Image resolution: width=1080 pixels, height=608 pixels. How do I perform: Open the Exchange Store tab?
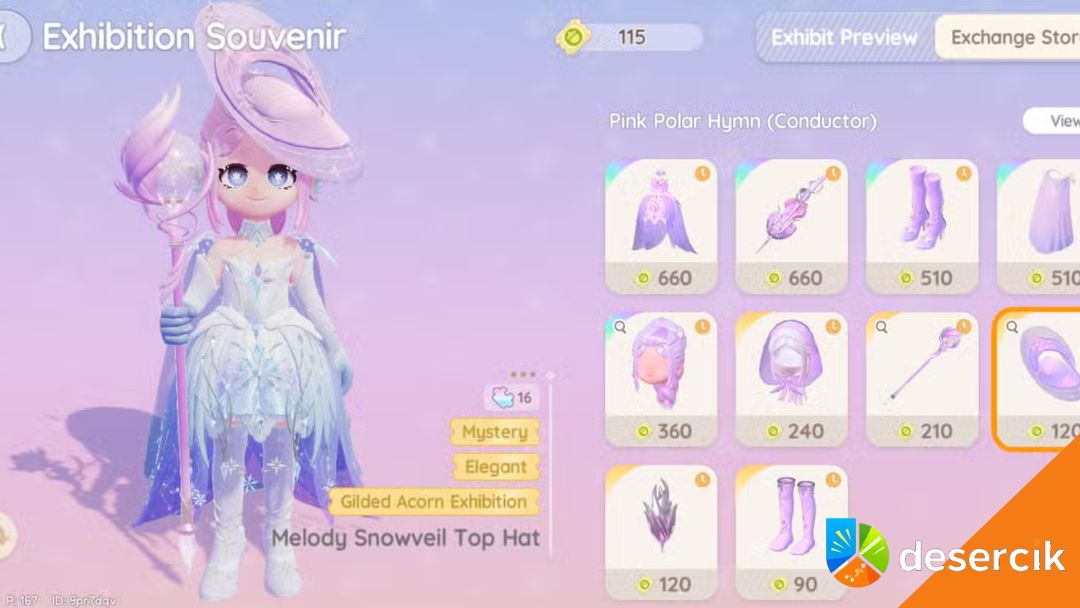click(1012, 38)
